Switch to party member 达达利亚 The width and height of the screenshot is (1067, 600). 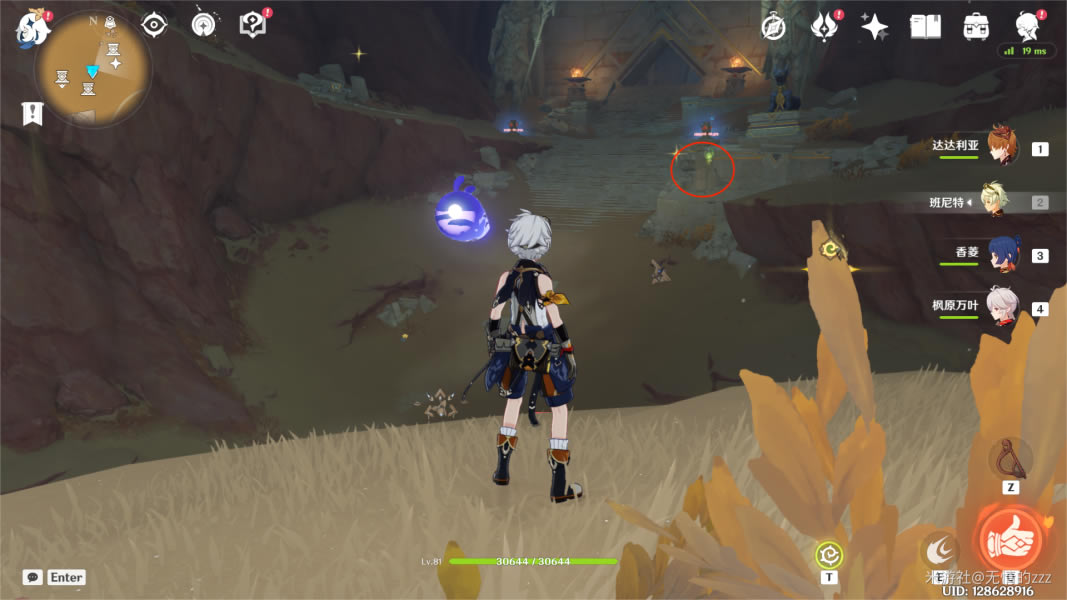(x=1002, y=147)
